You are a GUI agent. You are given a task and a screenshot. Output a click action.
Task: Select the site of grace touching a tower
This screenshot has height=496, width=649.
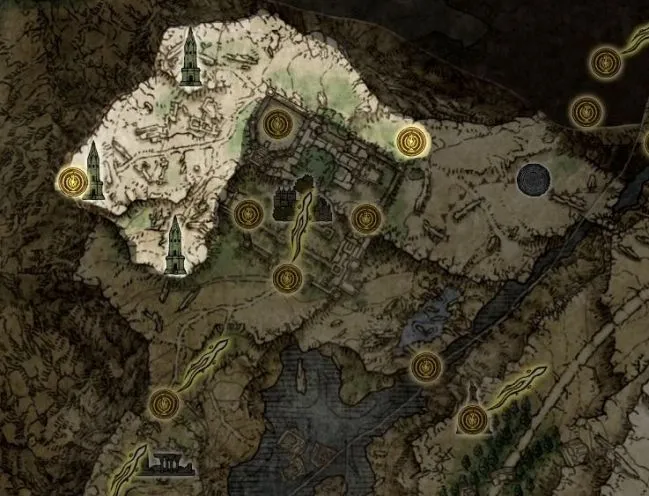[x=72, y=181]
